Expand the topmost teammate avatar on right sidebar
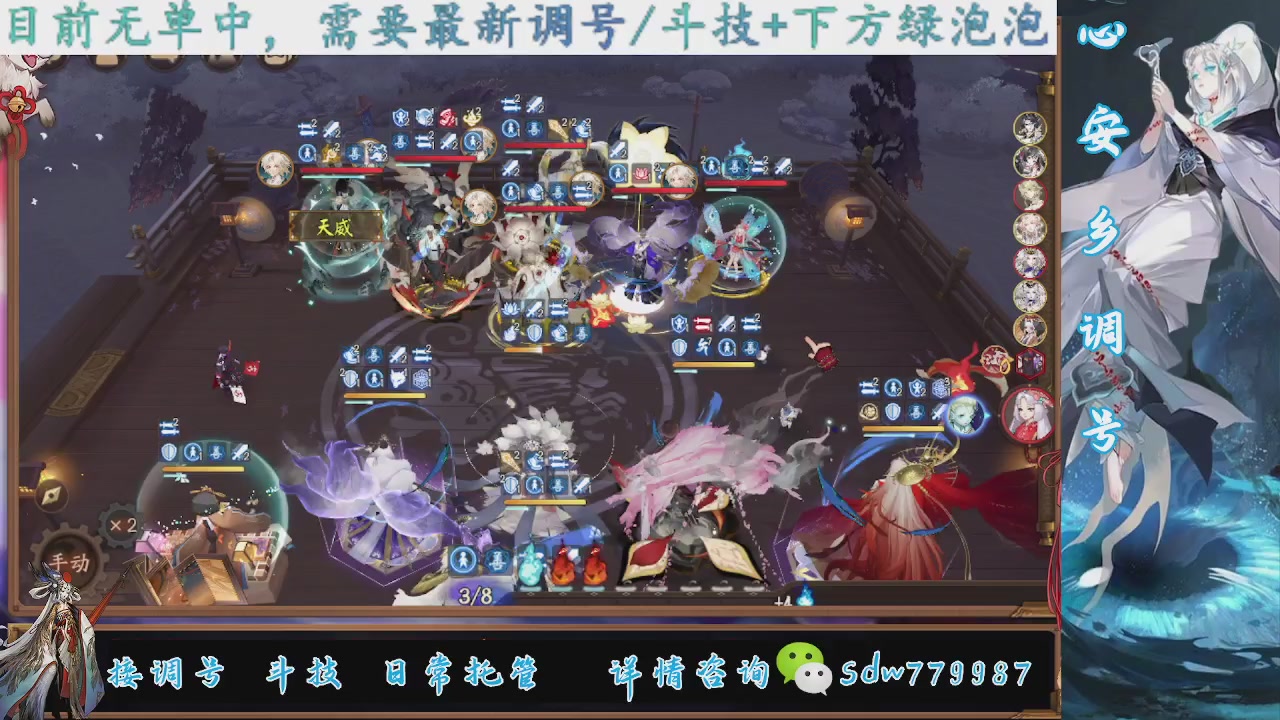 [1032, 131]
